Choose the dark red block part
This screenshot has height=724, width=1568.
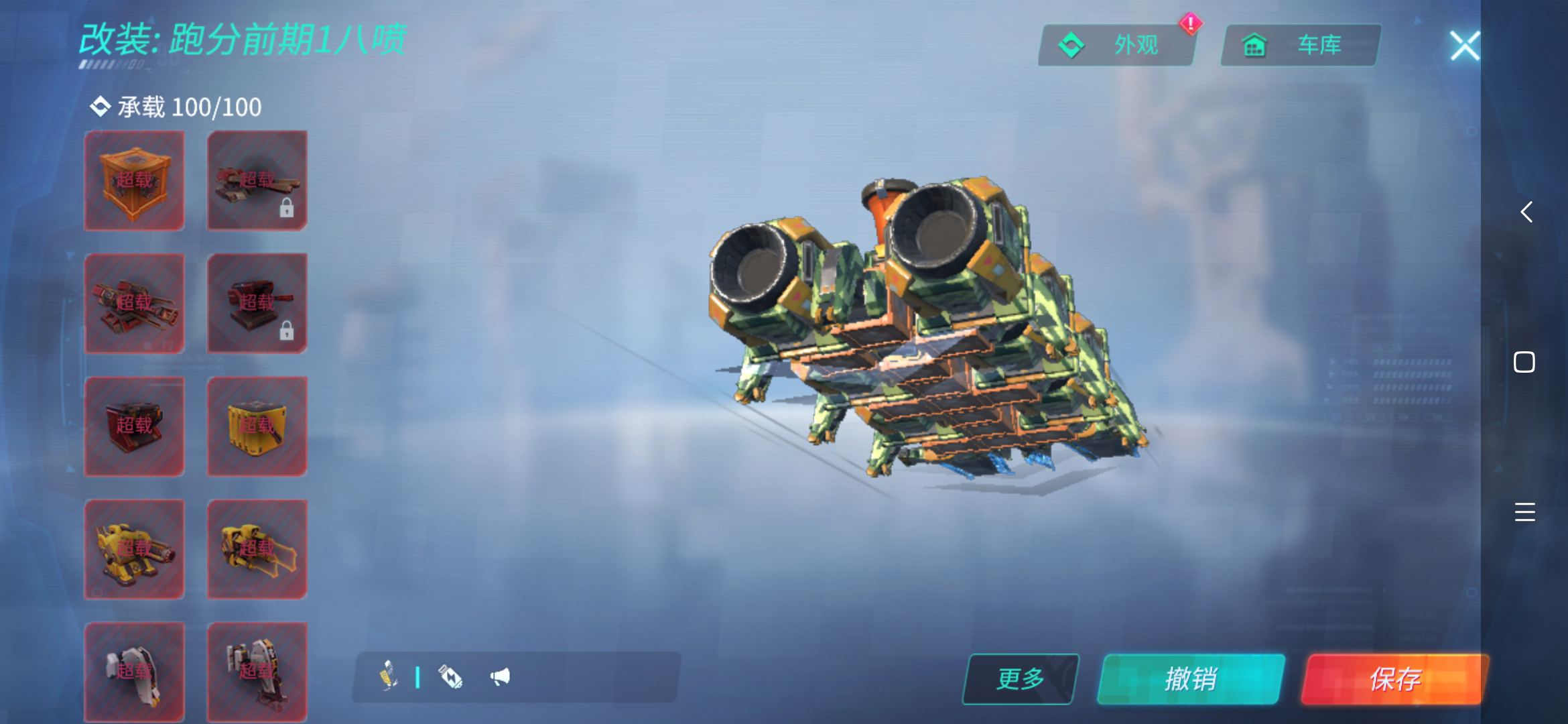[x=134, y=426]
